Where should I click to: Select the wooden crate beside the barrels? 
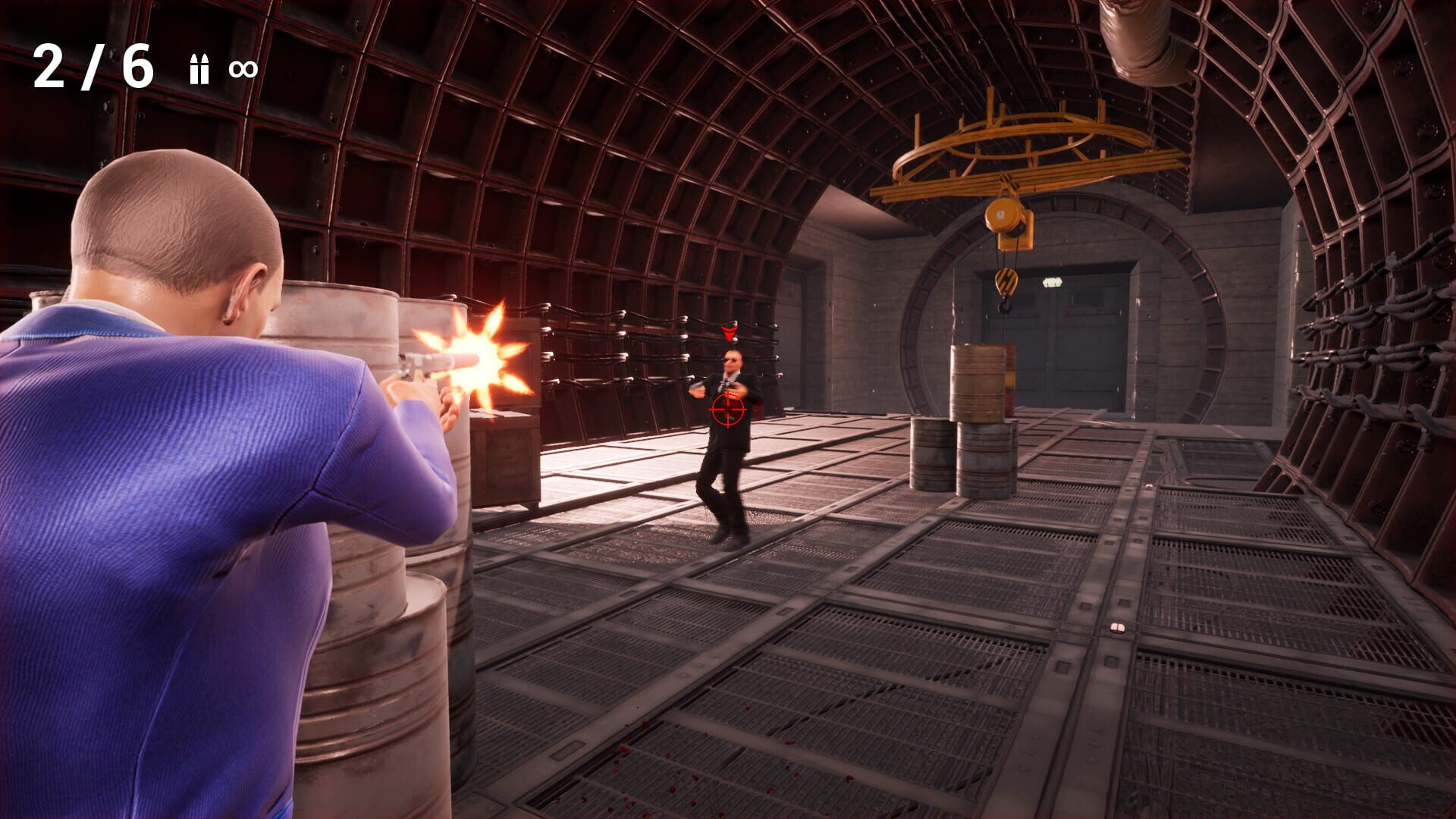[504, 455]
